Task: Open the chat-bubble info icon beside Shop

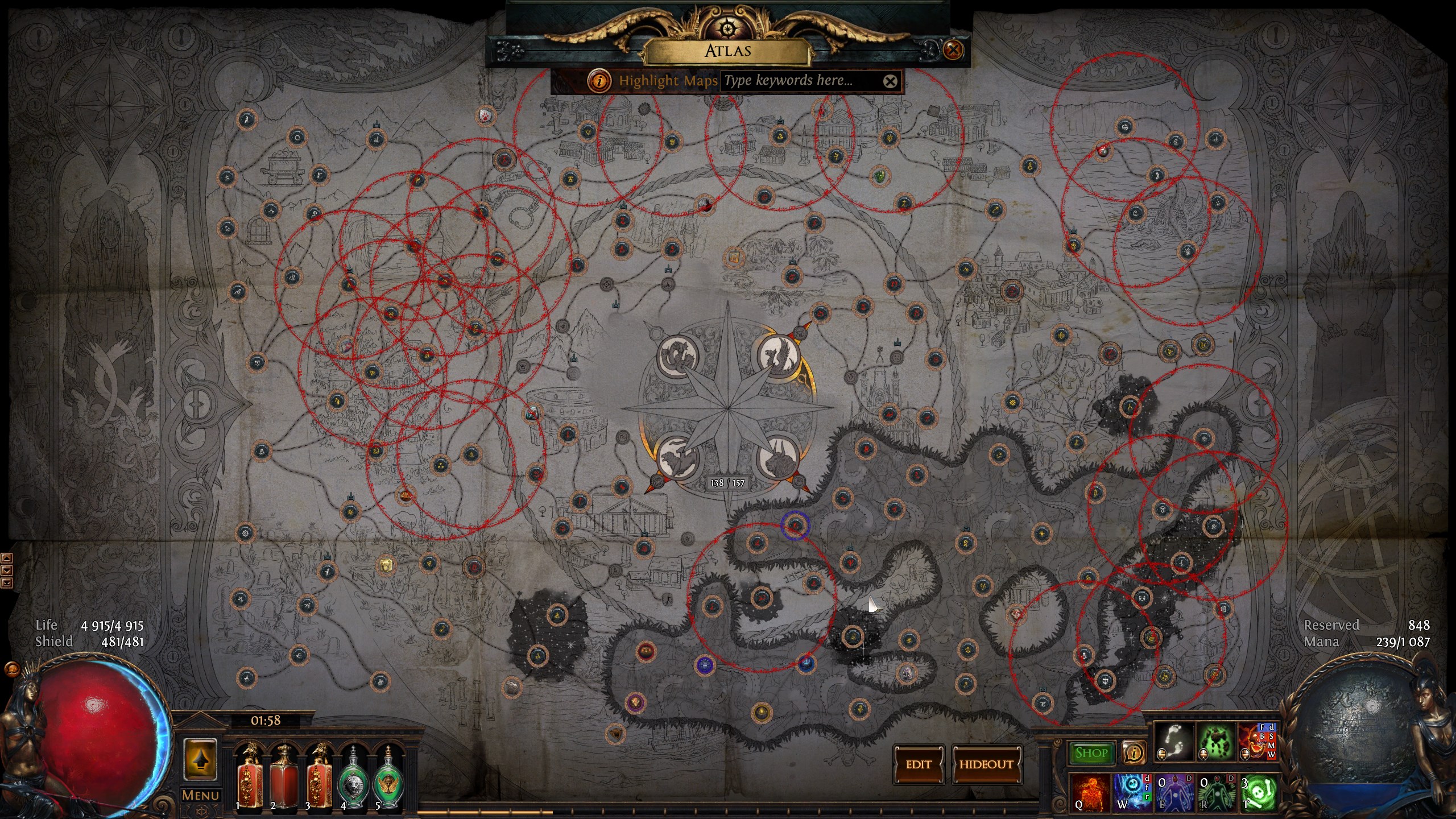Action: [x=1134, y=753]
